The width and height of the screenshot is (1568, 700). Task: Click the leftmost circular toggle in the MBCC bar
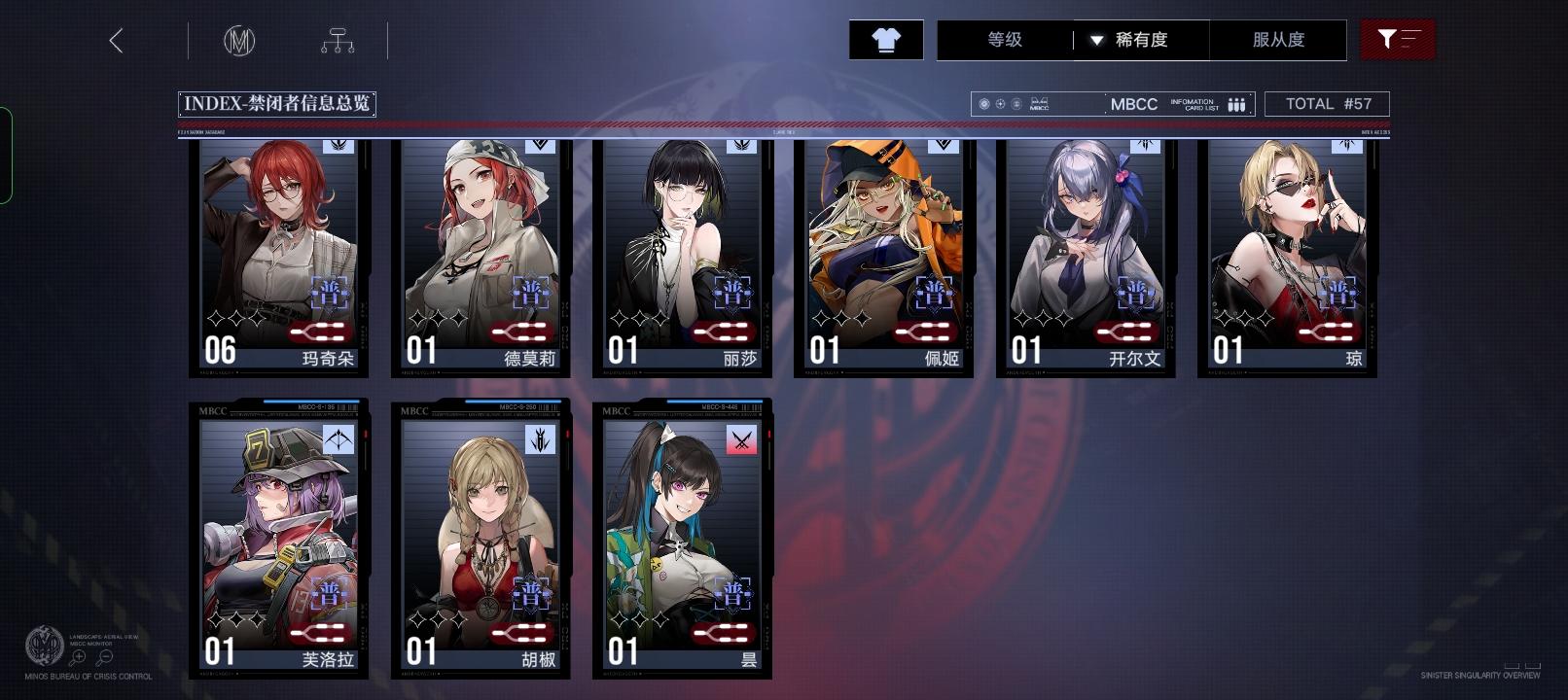[983, 103]
